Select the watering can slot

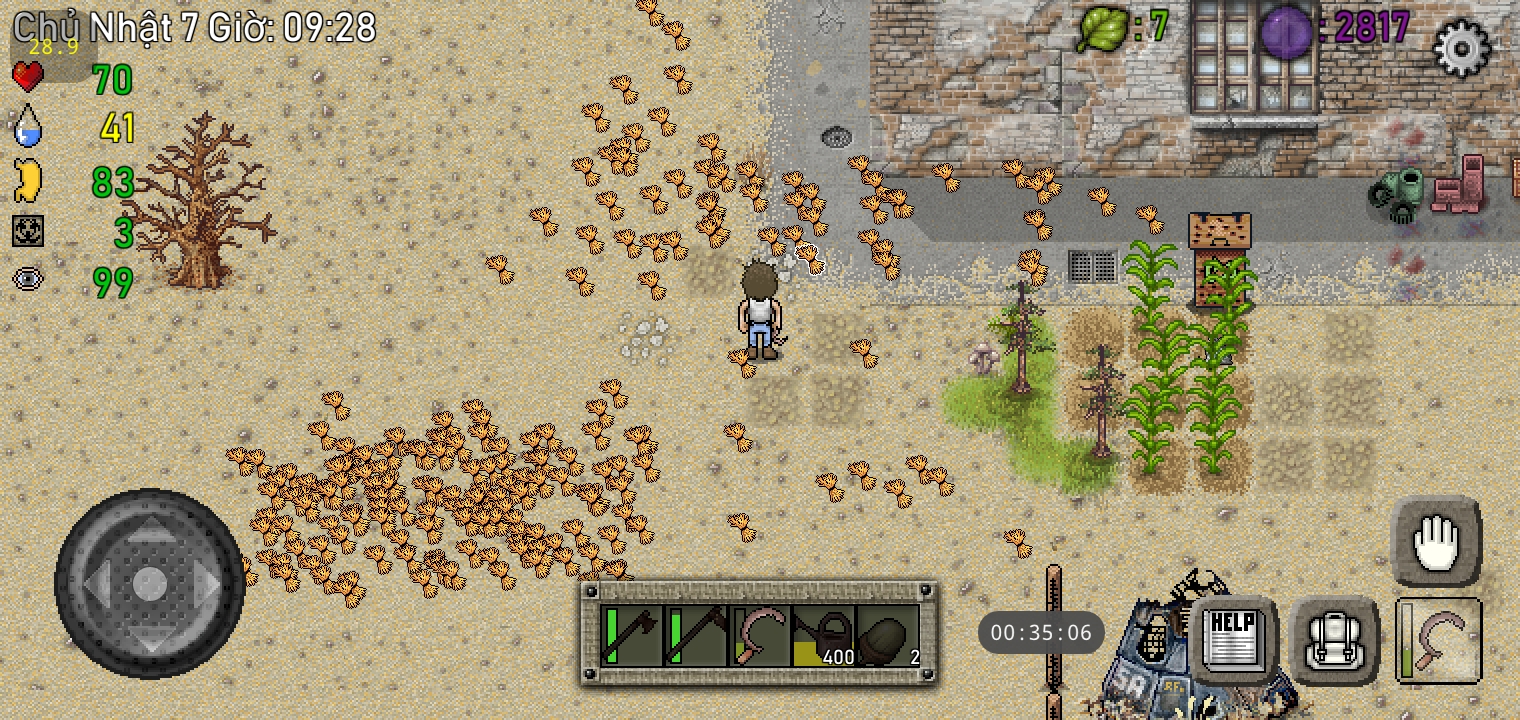(x=824, y=636)
